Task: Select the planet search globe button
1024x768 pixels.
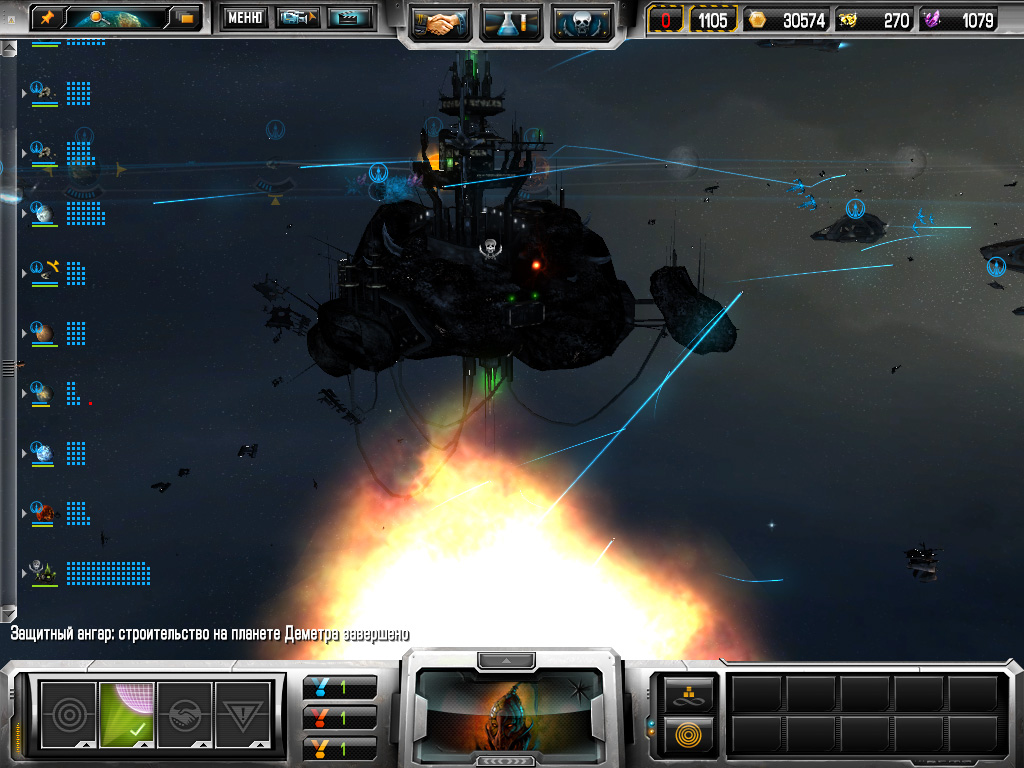Action: (113, 17)
